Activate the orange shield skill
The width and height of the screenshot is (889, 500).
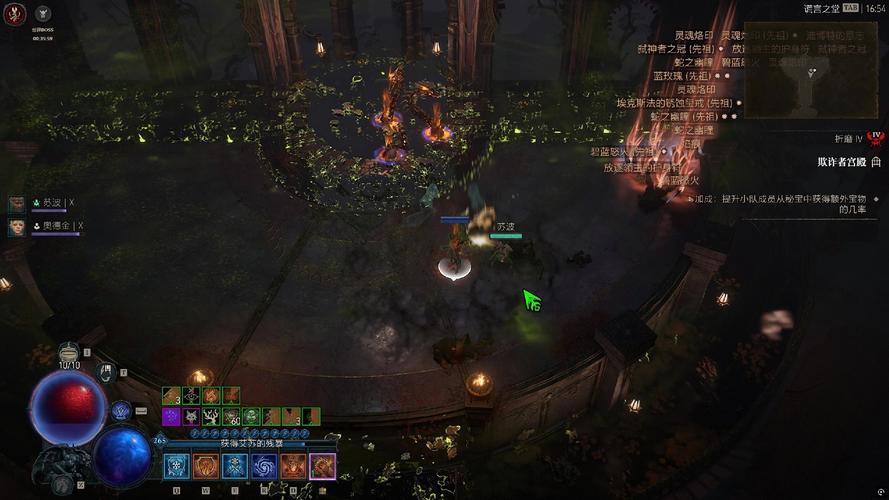click(206, 466)
